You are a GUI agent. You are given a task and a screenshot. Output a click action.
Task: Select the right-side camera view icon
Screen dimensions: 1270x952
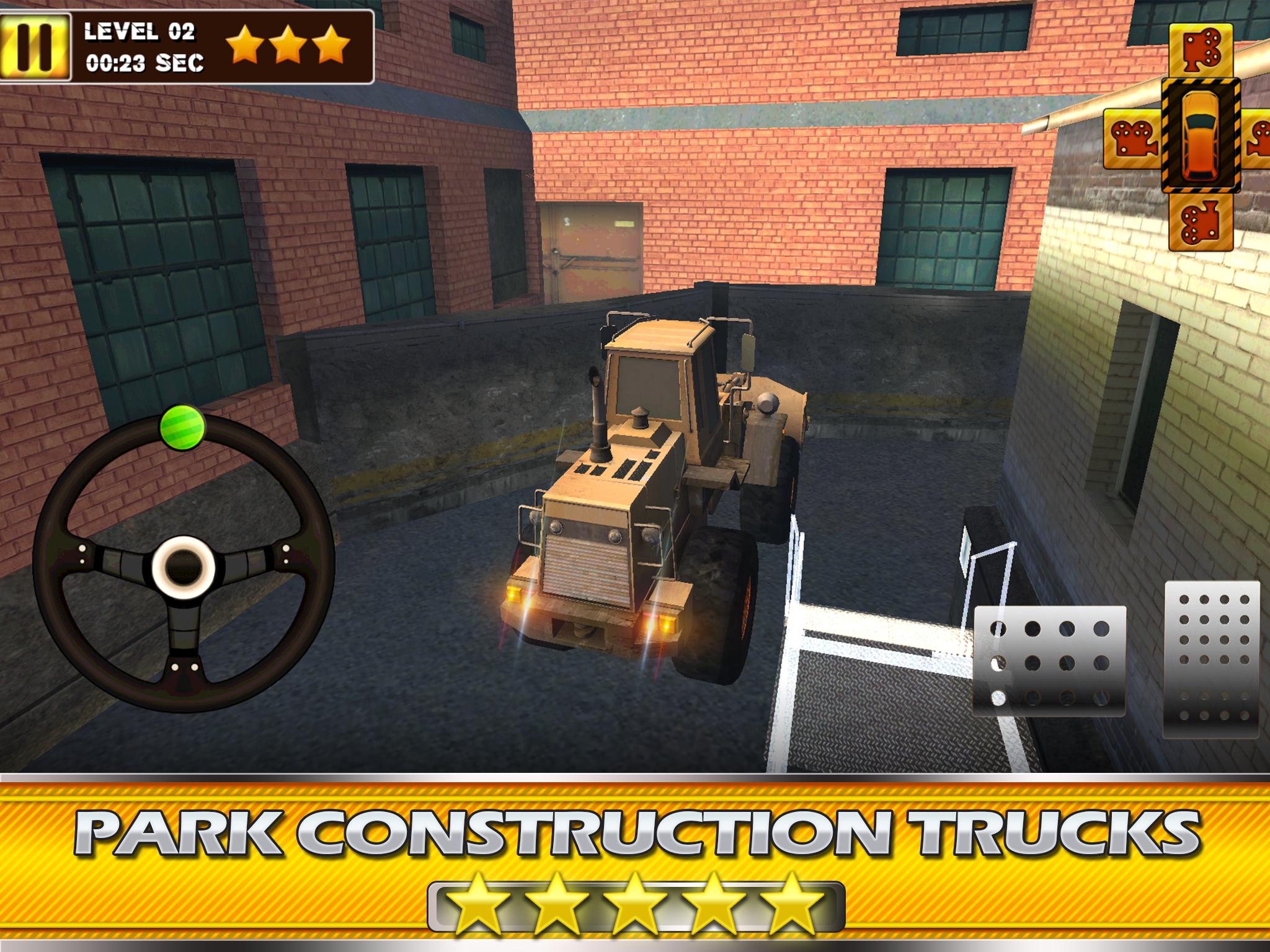click(1259, 138)
